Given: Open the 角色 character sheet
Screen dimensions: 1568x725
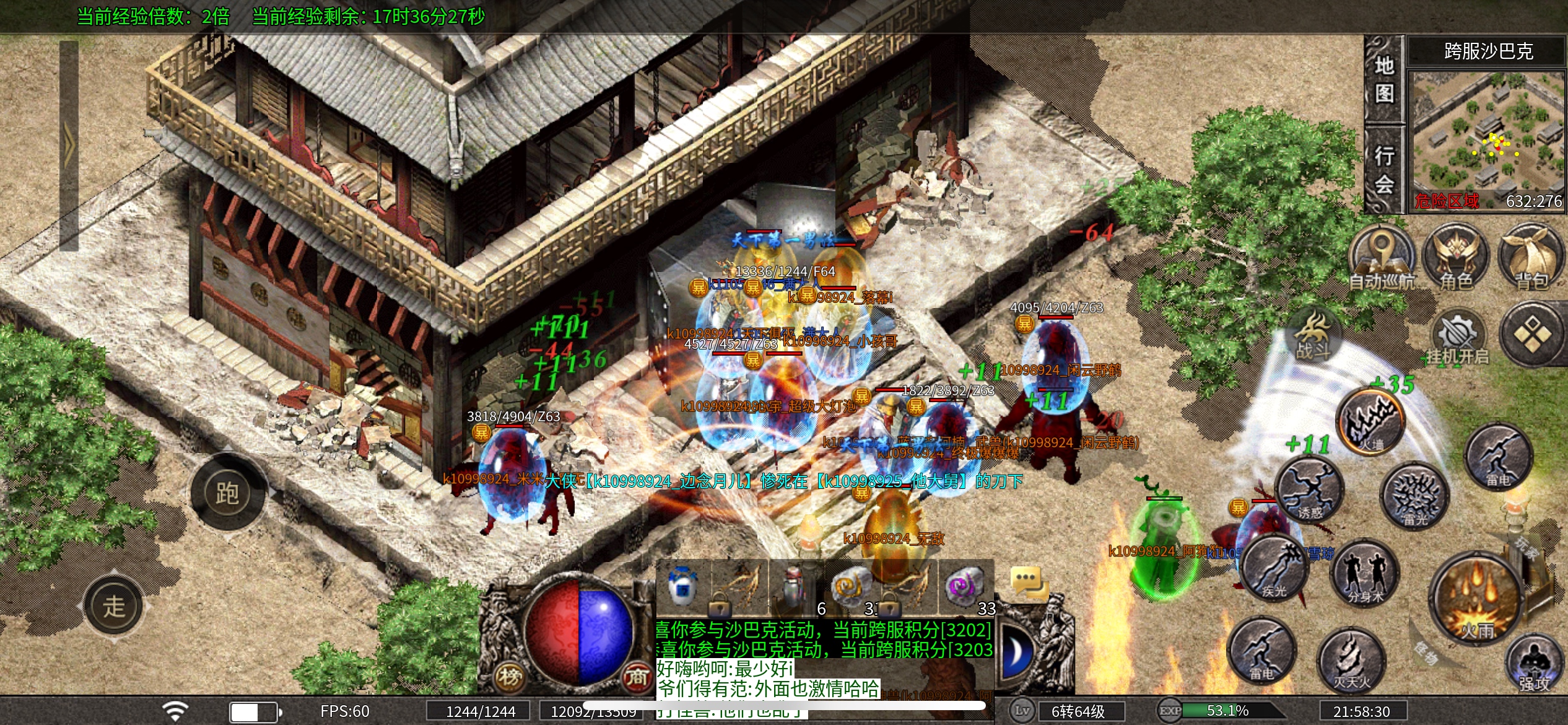Looking at the screenshot, I should (1455, 259).
